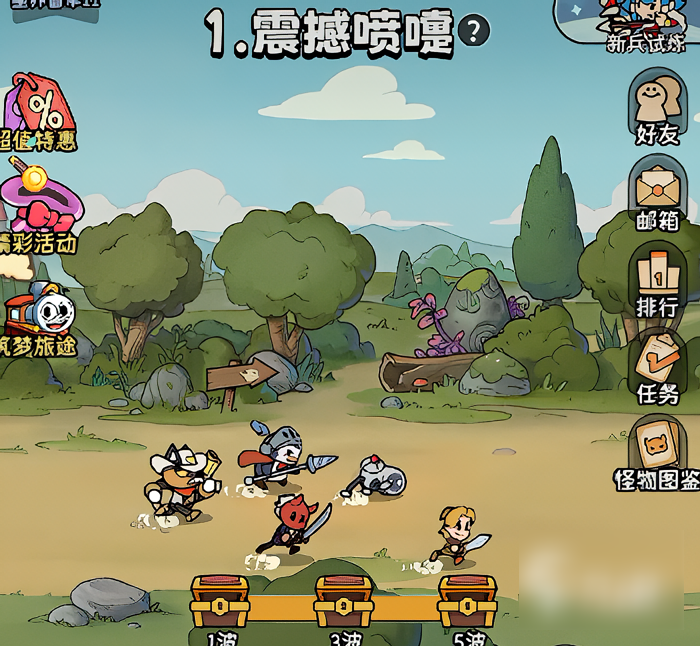
Task: Claim the 1波 wave treasure chest
Action: click(x=220, y=602)
